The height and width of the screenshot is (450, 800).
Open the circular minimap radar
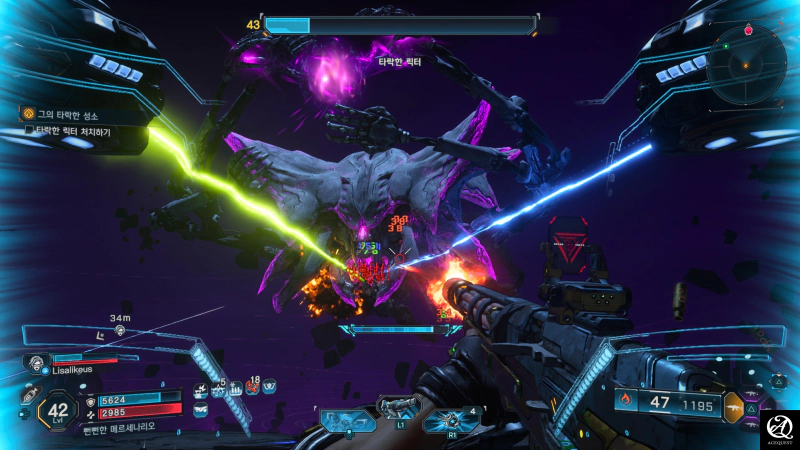point(745,66)
